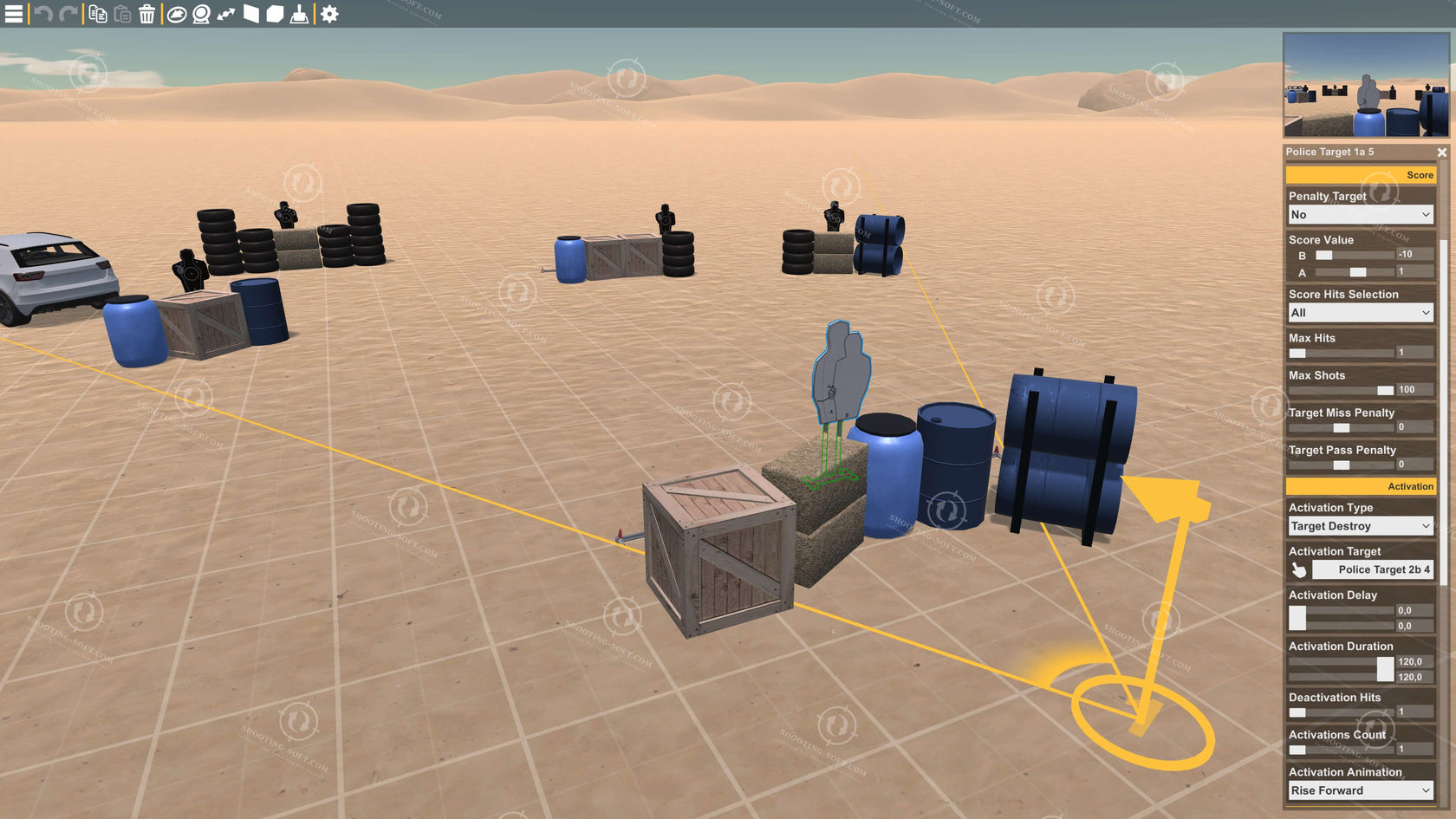This screenshot has width=1456, height=819.
Task: Toggle the Activation section header
Action: tap(1360, 486)
